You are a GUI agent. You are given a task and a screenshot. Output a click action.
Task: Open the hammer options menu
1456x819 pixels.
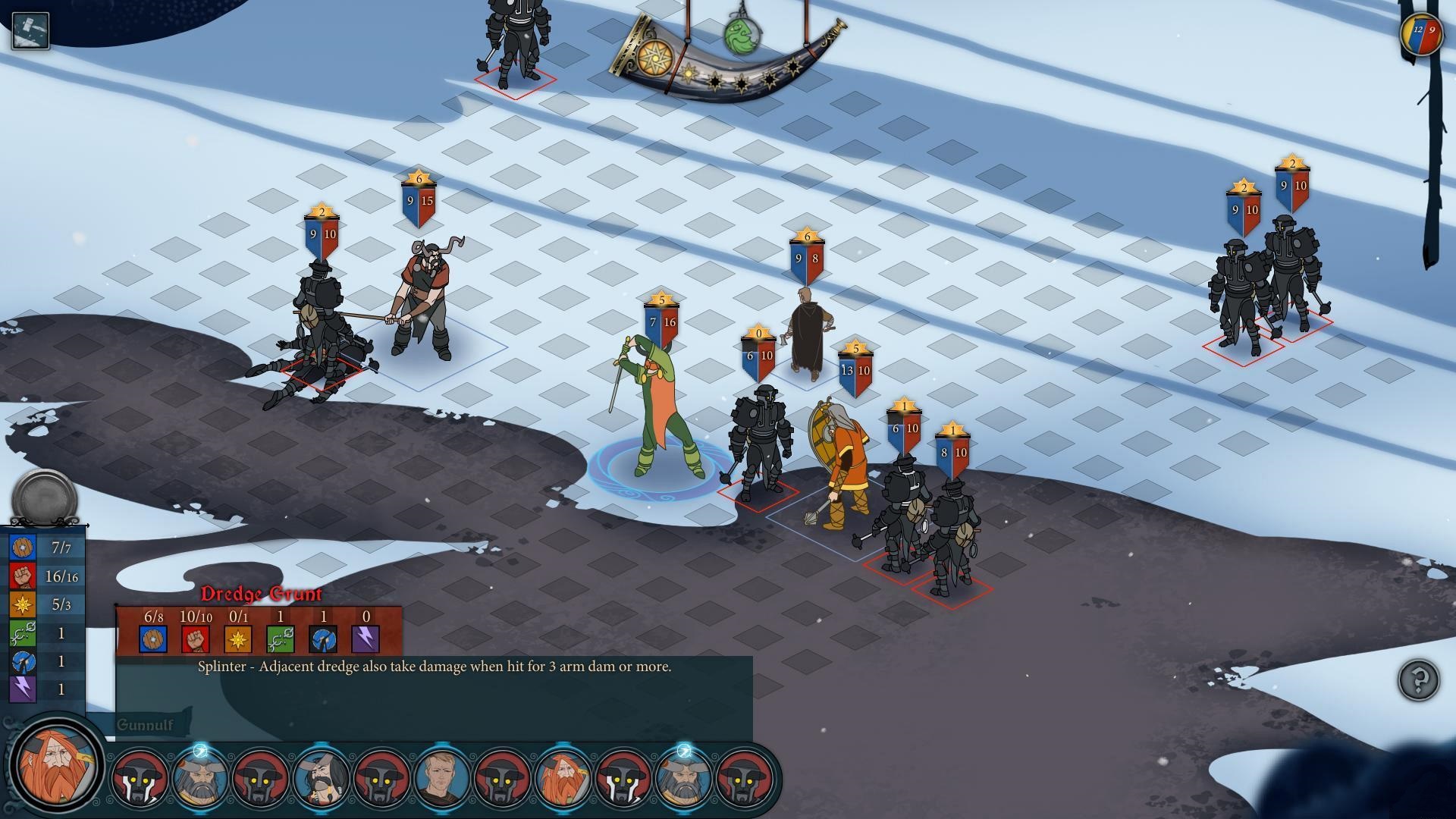(x=30, y=31)
